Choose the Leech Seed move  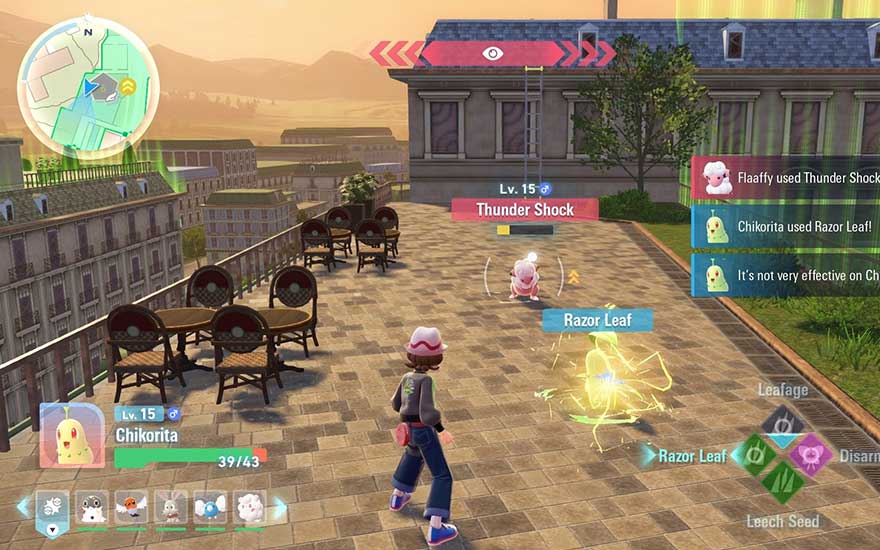[783, 483]
